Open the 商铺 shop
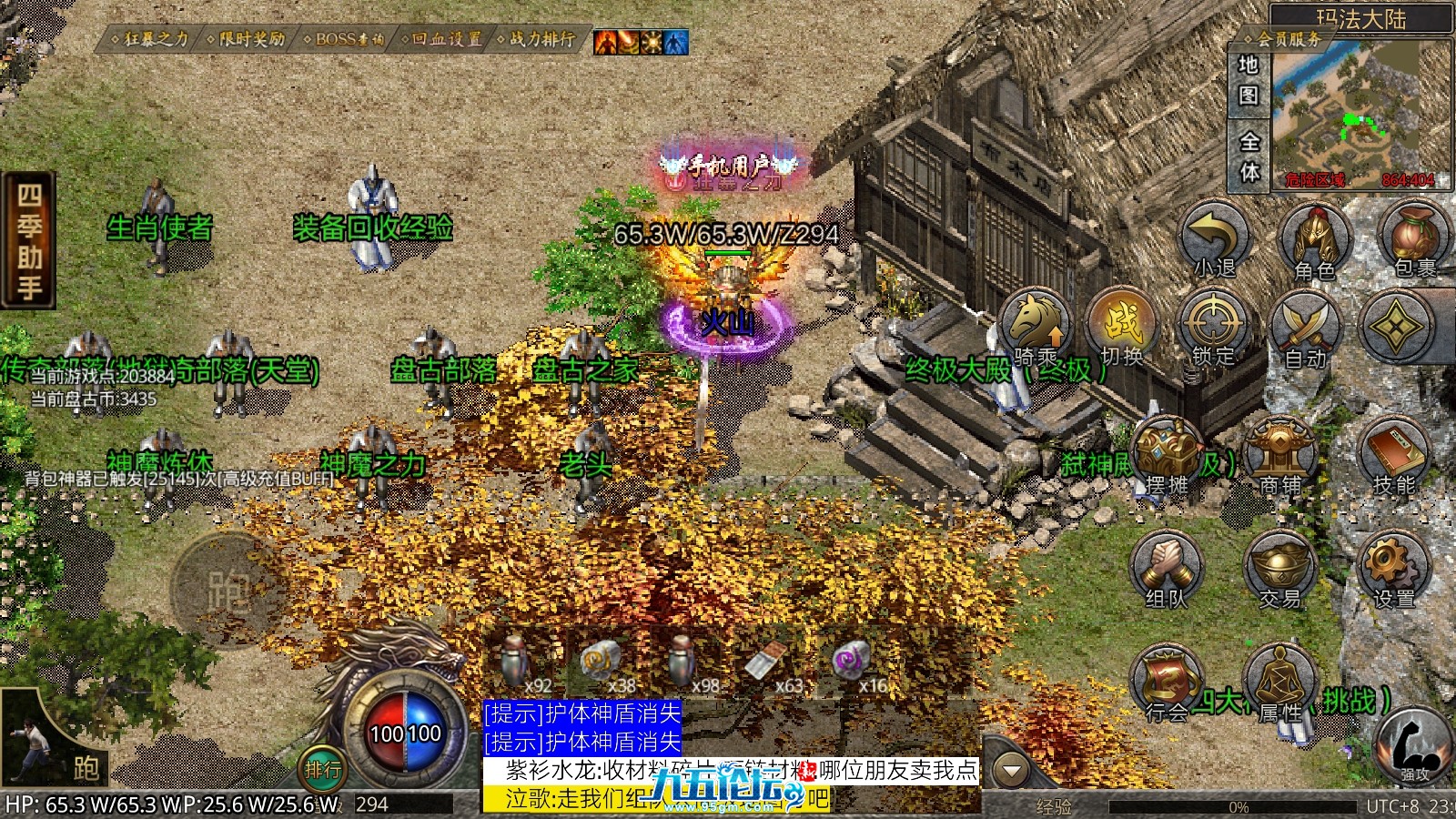Image resolution: width=1456 pixels, height=819 pixels. pyautogui.click(x=1280, y=457)
